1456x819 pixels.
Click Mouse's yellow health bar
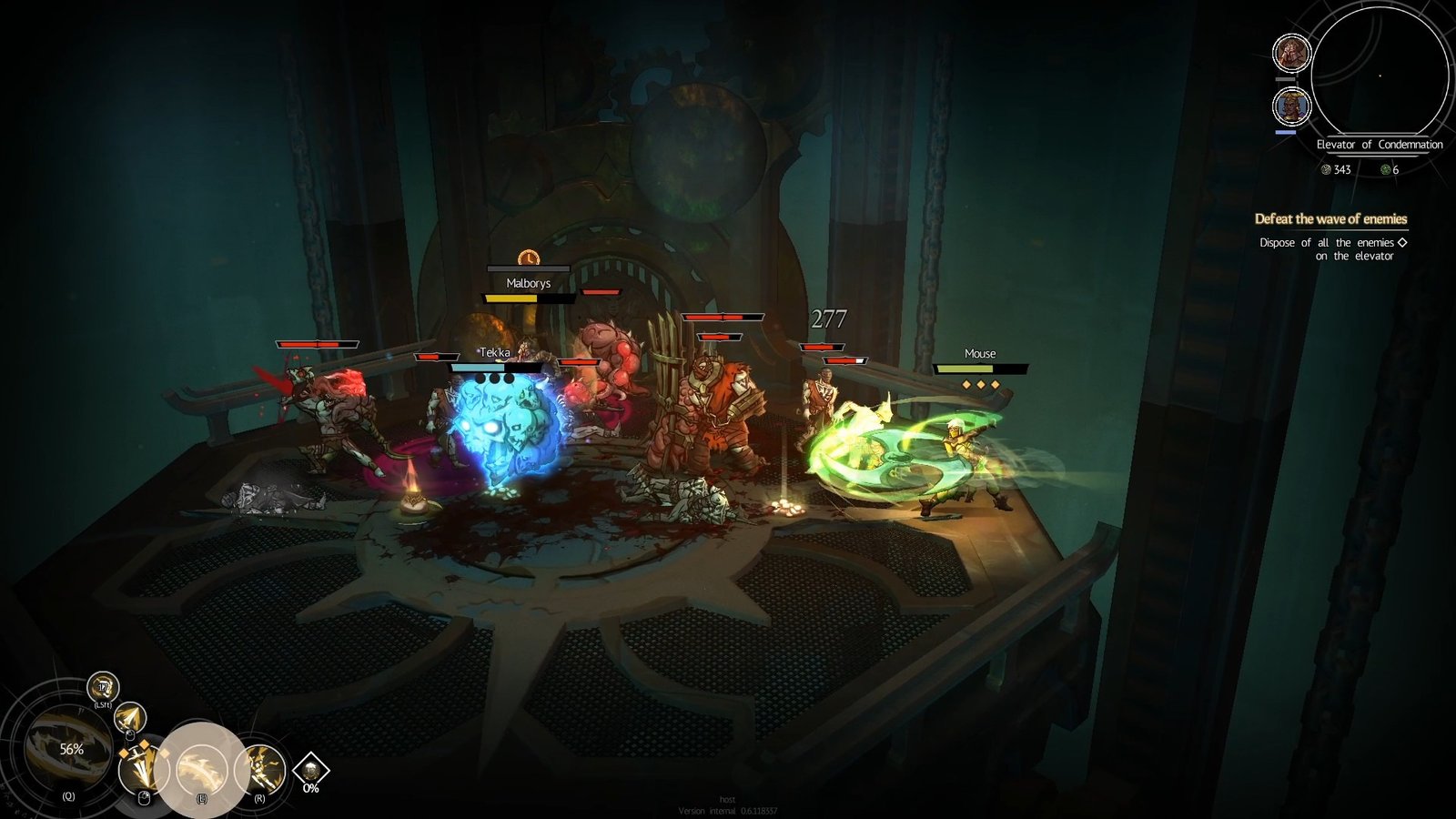pos(979,369)
